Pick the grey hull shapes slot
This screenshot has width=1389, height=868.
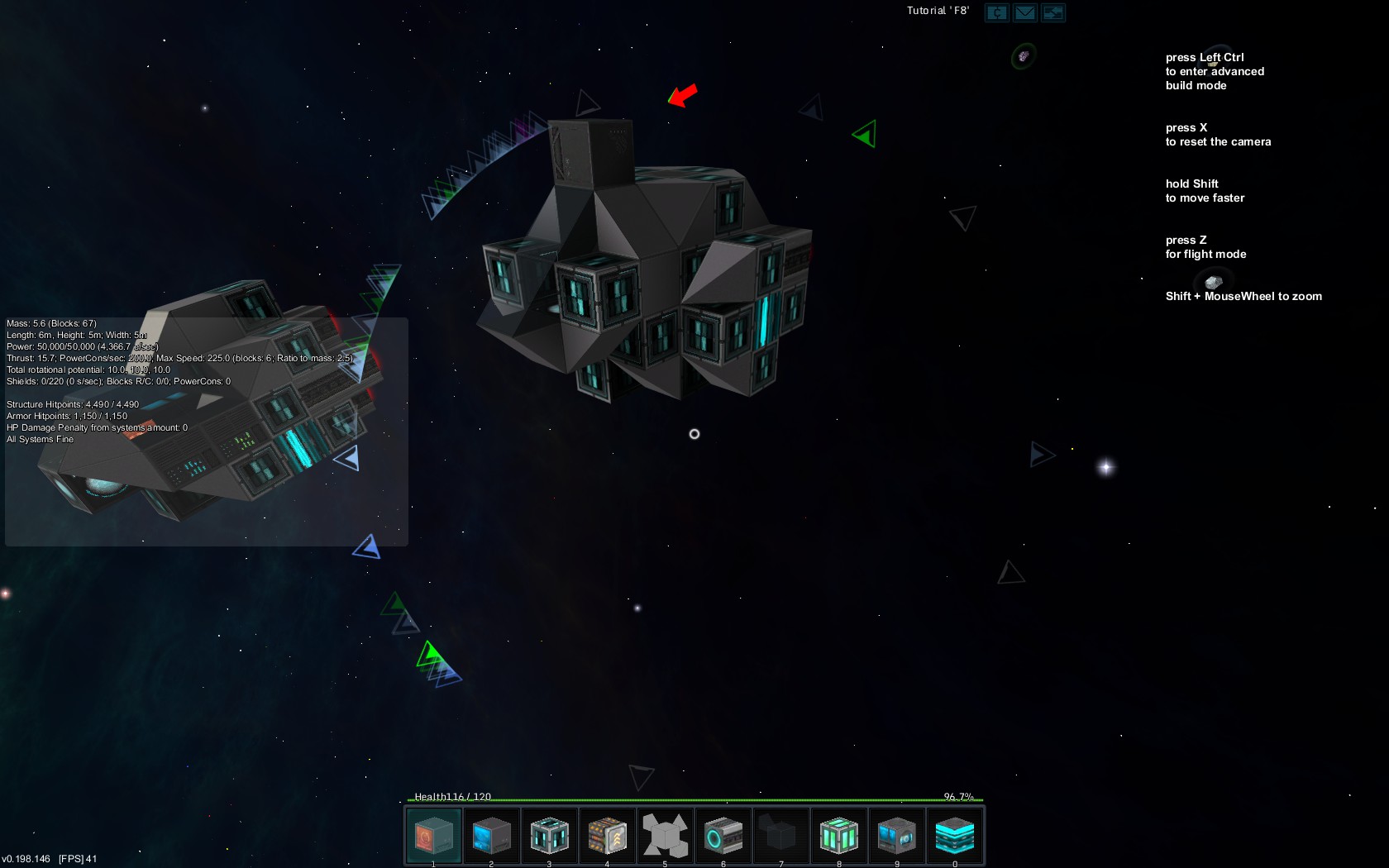point(665,836)
